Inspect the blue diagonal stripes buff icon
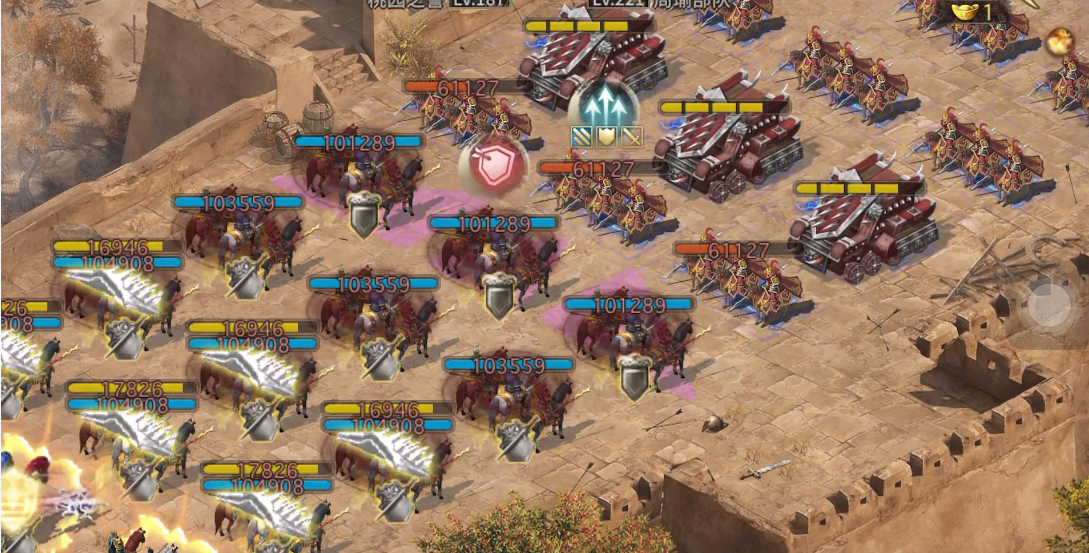The height and width of the screenshot is (553, 1089). (x=582, y=136)
